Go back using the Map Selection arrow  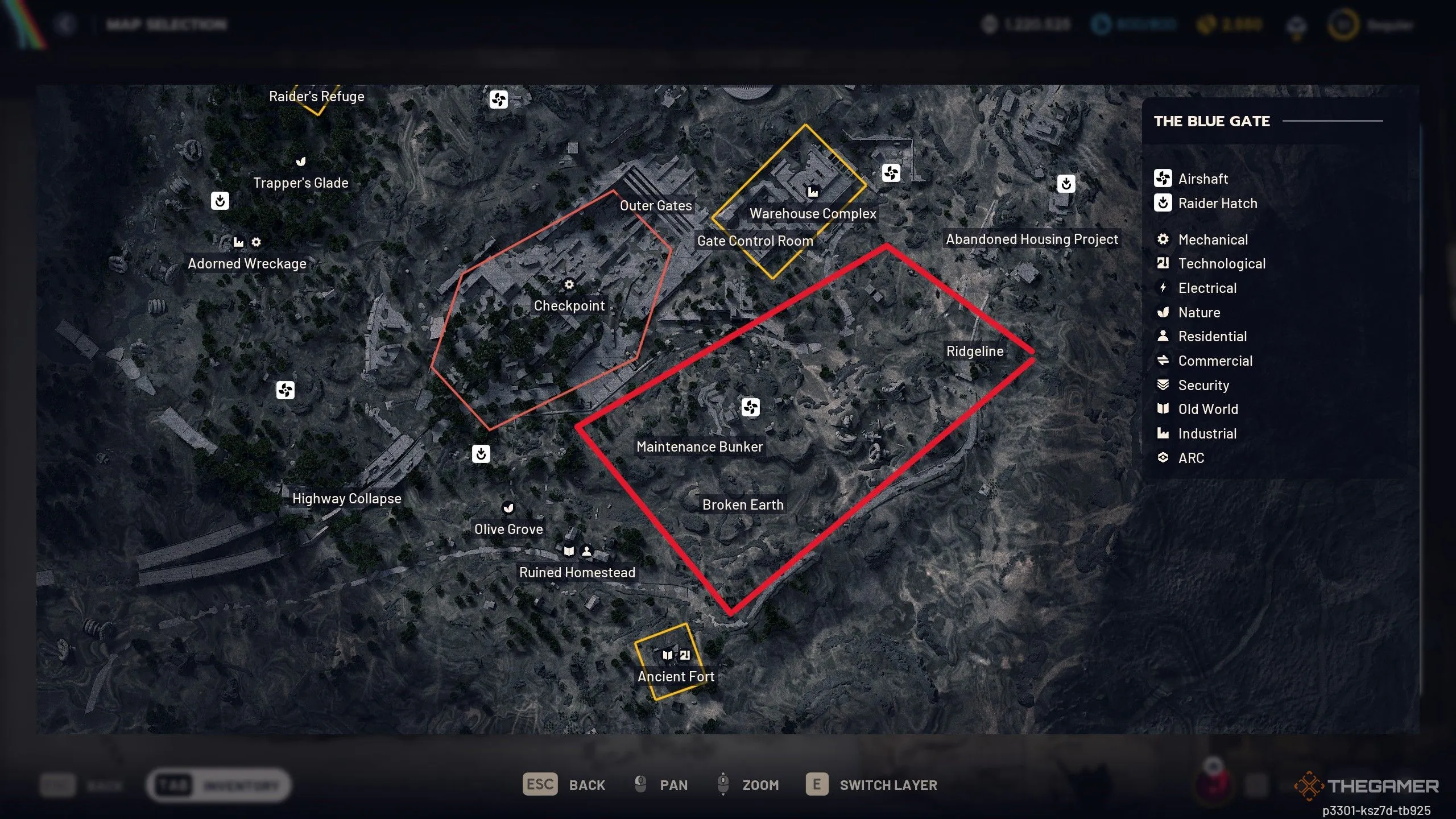pyautogui.click(x=66, y=24)
